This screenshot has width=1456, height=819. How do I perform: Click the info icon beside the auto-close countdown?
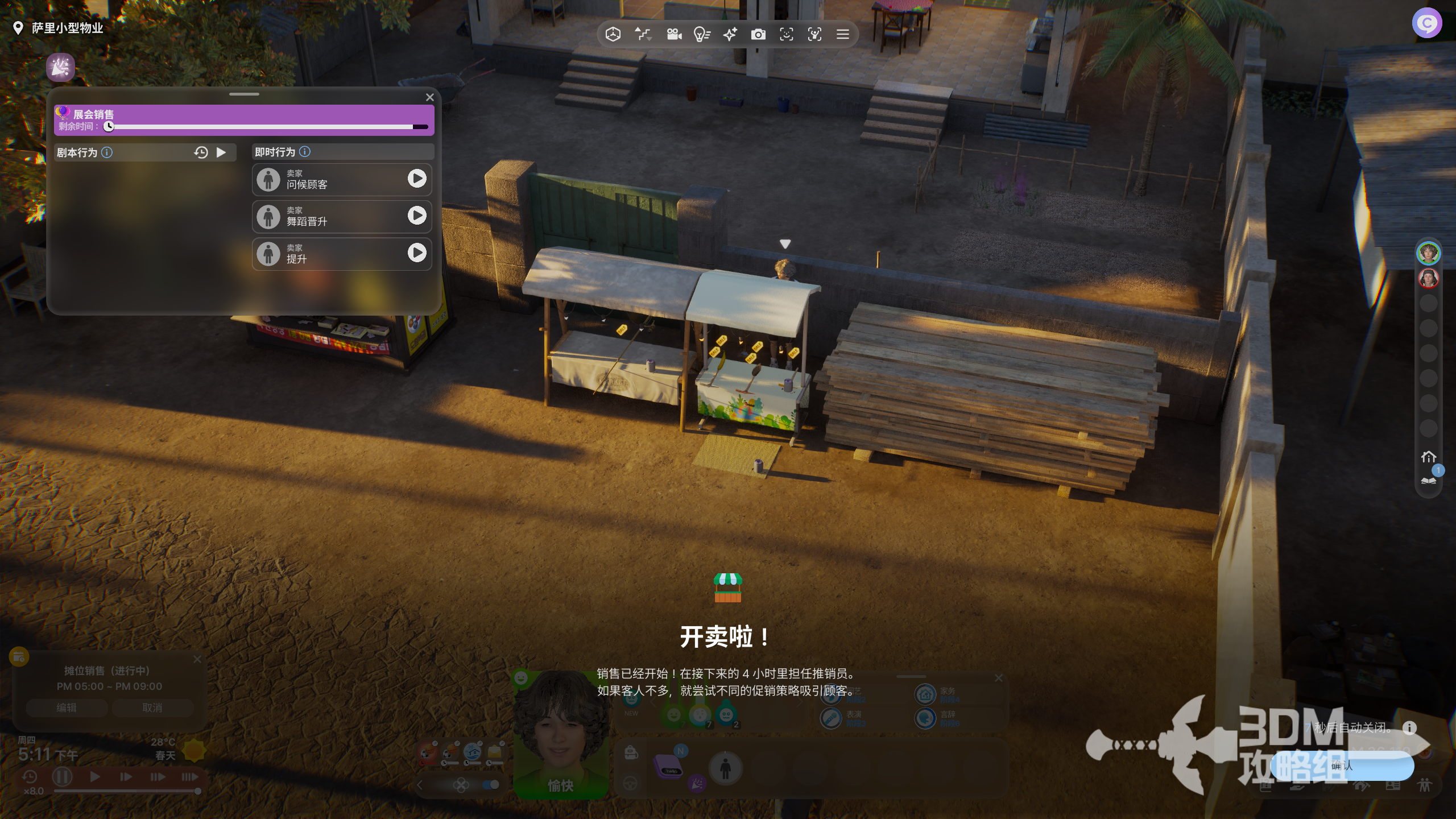[1409, 727]
